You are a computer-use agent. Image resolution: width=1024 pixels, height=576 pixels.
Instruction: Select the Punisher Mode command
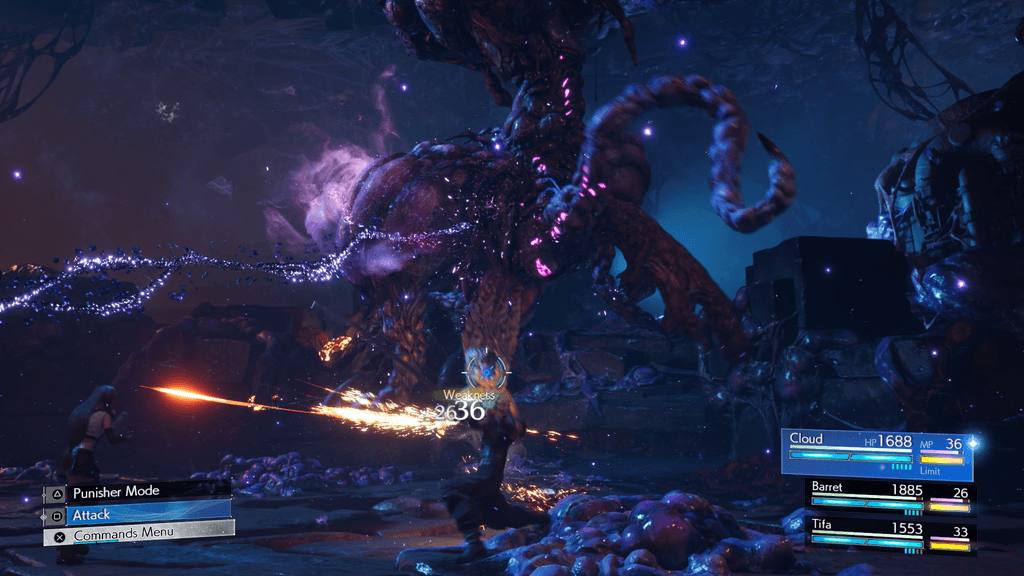pos(134,492)
